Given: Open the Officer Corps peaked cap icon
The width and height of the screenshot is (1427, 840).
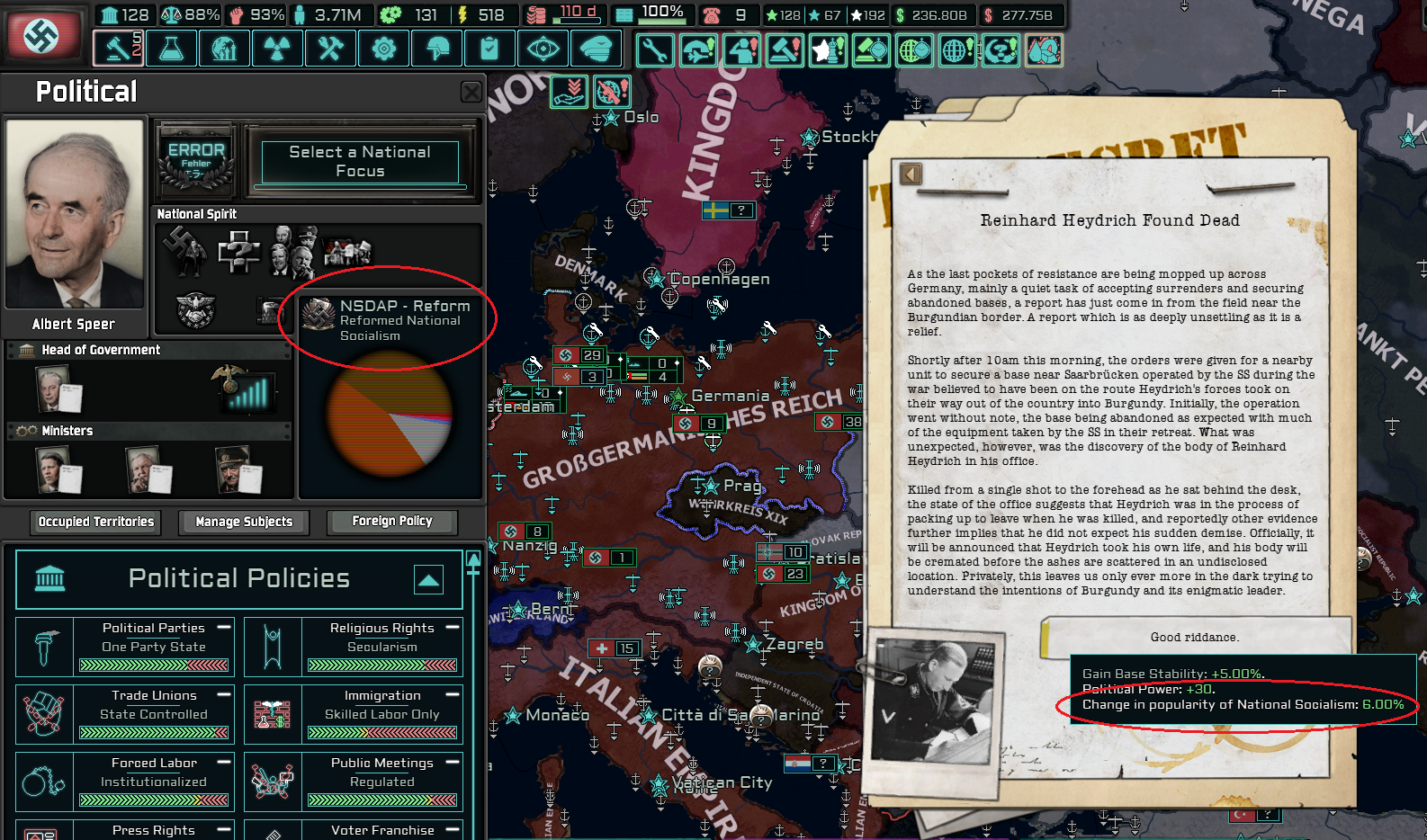Looking at the screenshot, I should 596,48.
